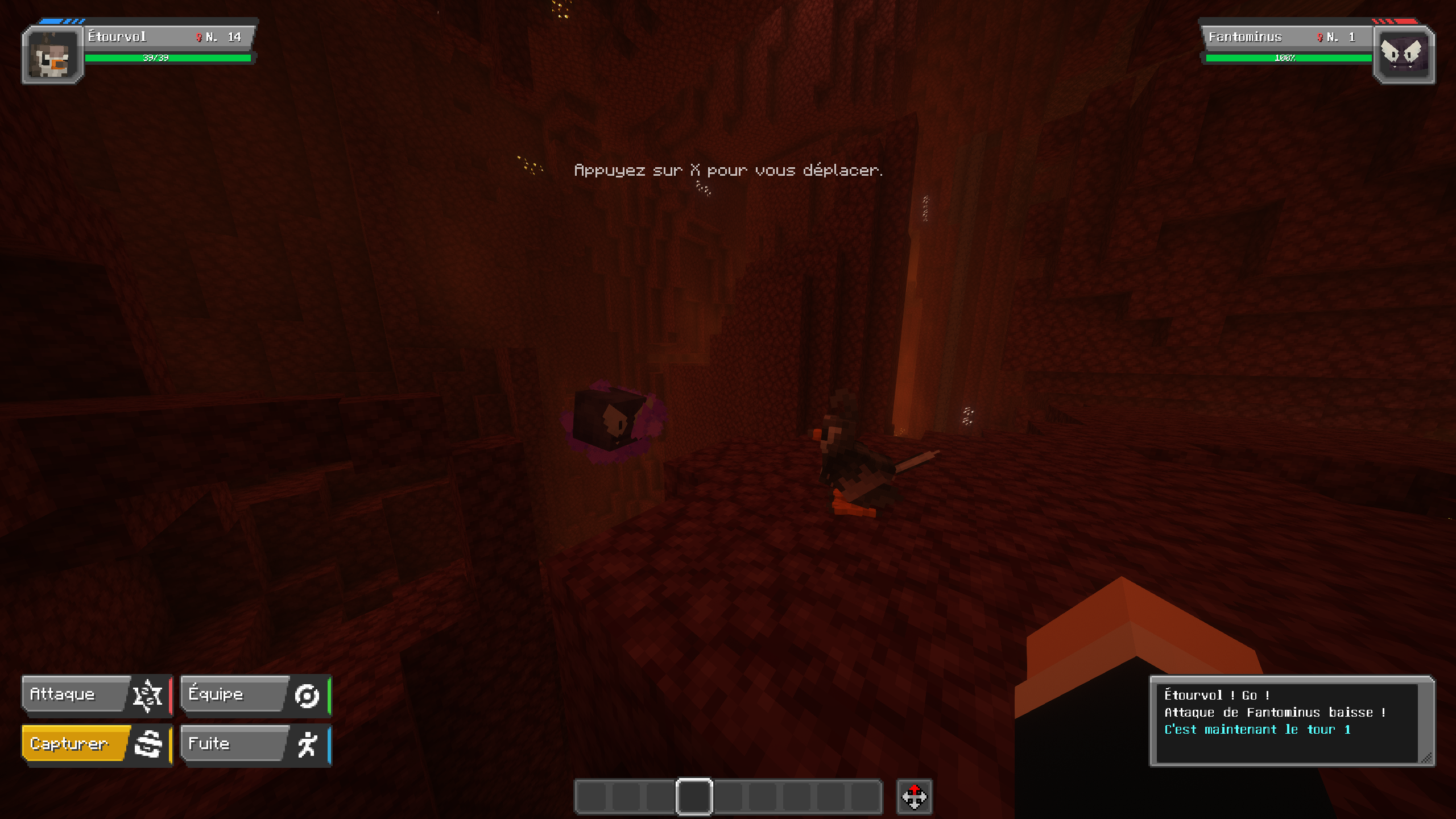The height and width of the screenshot is (819, 1456).
Task: Select the highlighted hotbar slot
Action: coord(694,796)
